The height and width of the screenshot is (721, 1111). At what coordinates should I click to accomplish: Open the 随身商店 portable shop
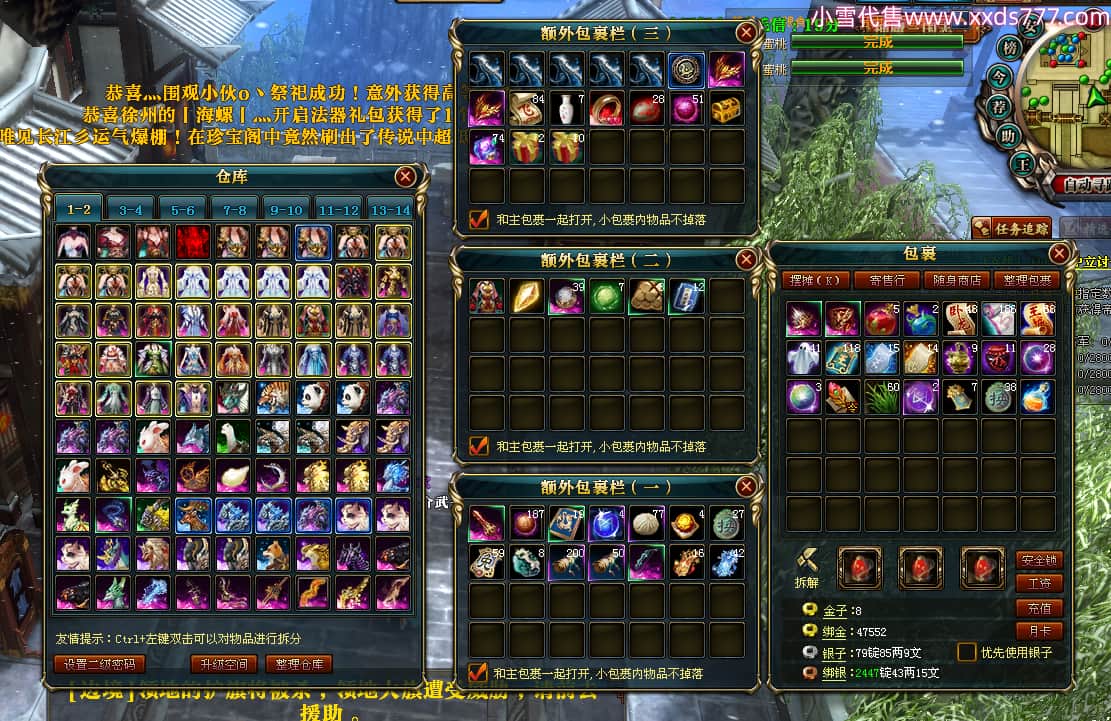(x=956, y=280)
